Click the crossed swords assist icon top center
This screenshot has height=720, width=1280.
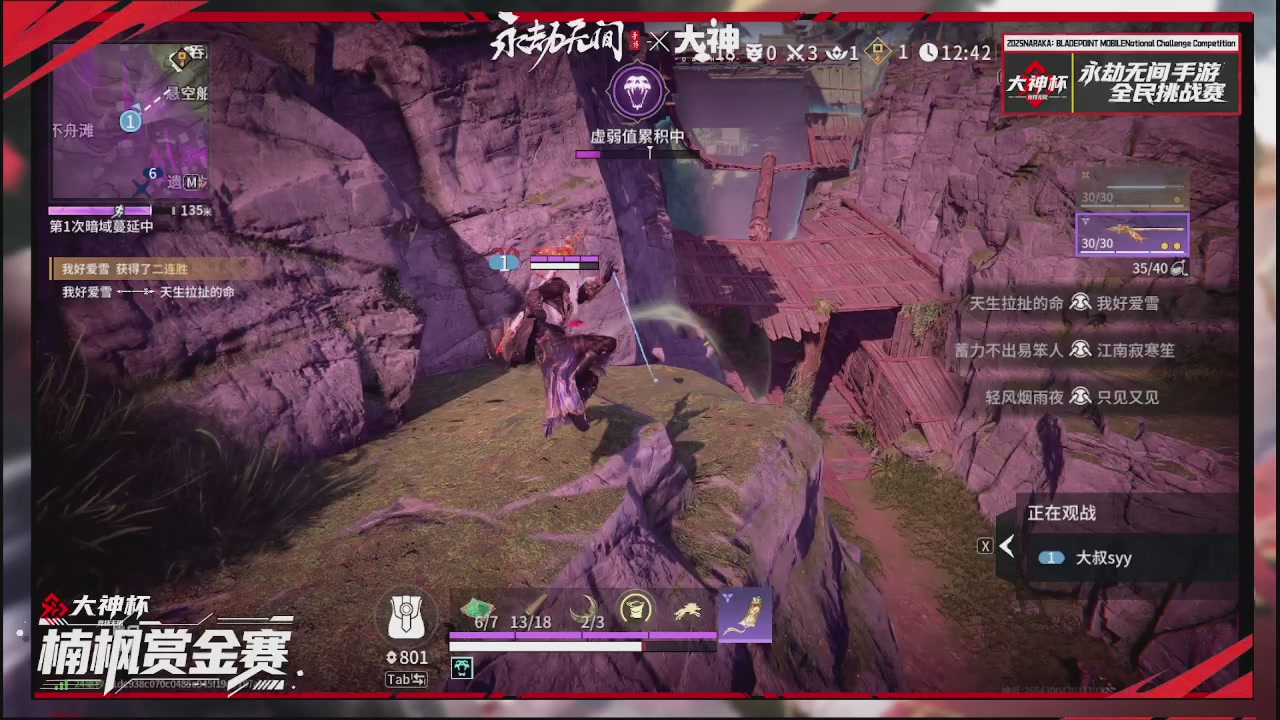coord(795,53)
